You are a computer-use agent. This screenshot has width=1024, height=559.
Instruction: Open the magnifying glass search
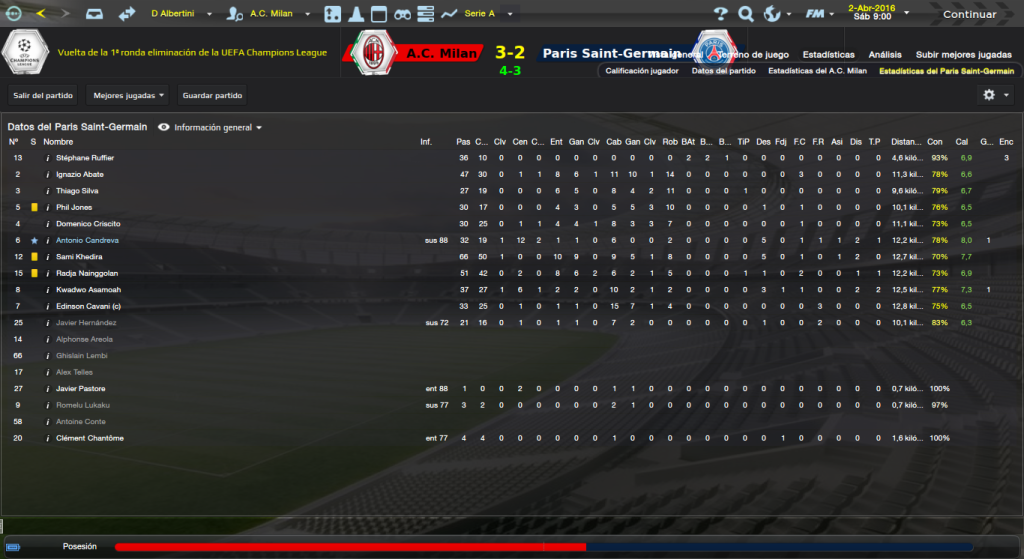(x=745, y=14)
